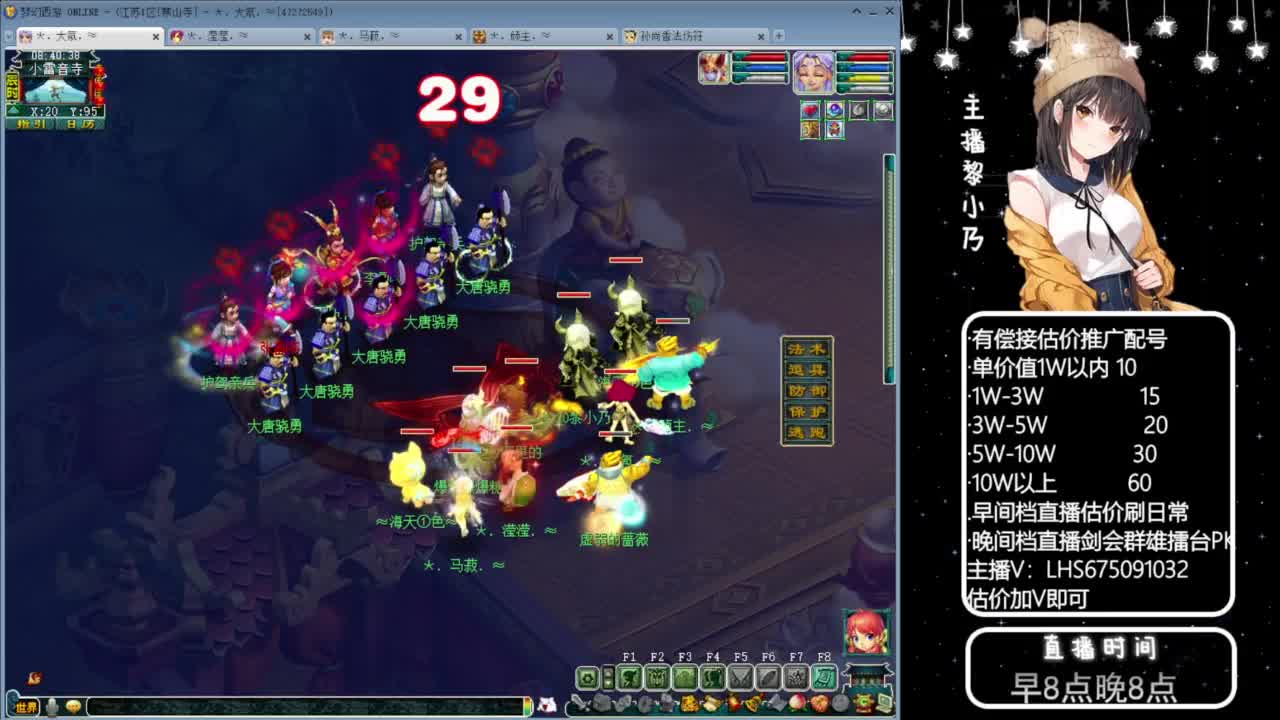Select the F1 skill icon
The image size is (1280, 720).
629,675
